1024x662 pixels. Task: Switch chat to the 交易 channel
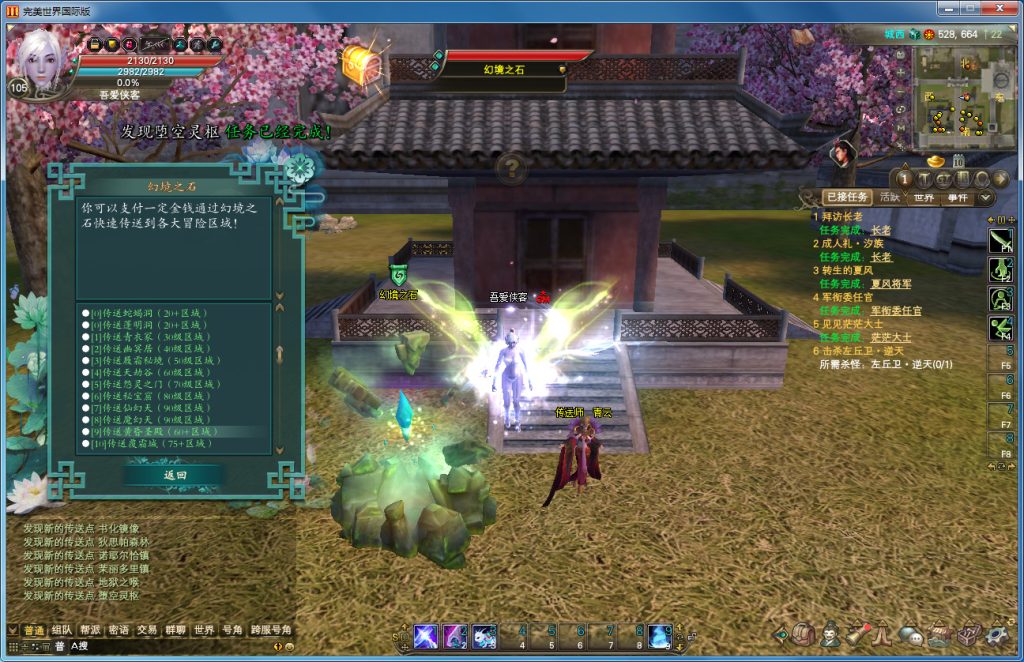click(x=147, y=630)
